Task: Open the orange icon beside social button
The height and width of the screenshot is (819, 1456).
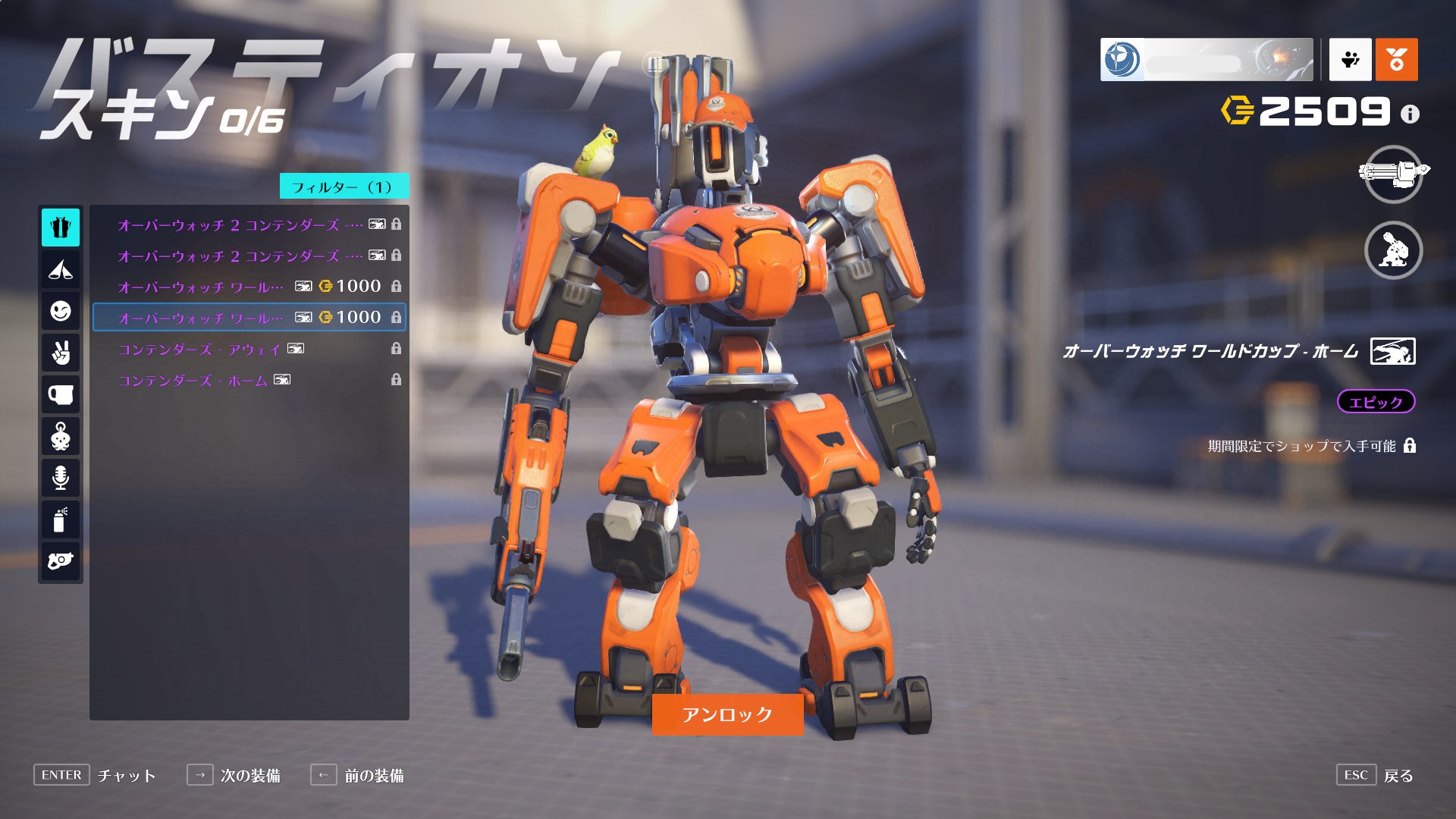Action: (x=1396, y=59)
